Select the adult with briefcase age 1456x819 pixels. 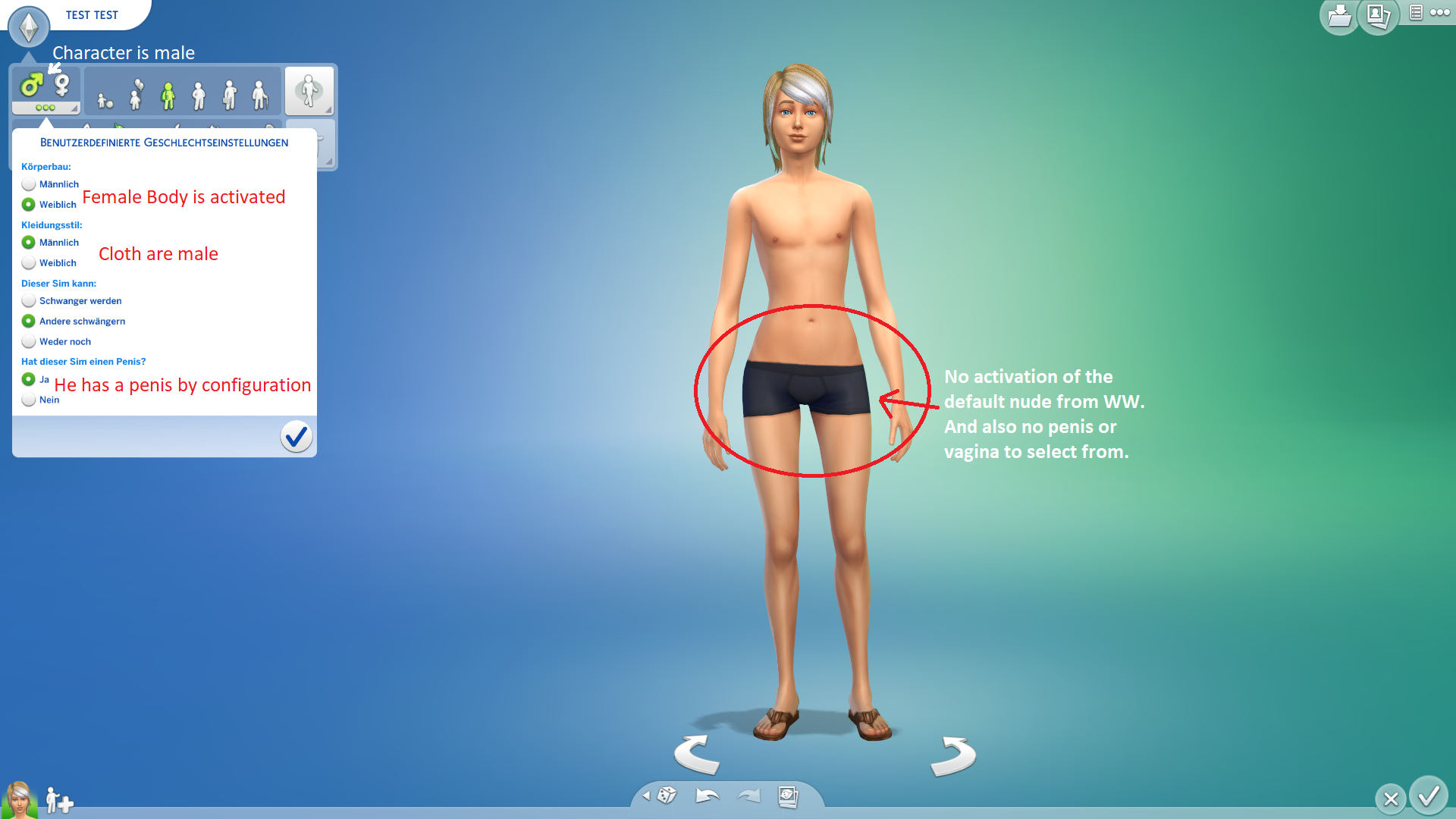[230, 95]
